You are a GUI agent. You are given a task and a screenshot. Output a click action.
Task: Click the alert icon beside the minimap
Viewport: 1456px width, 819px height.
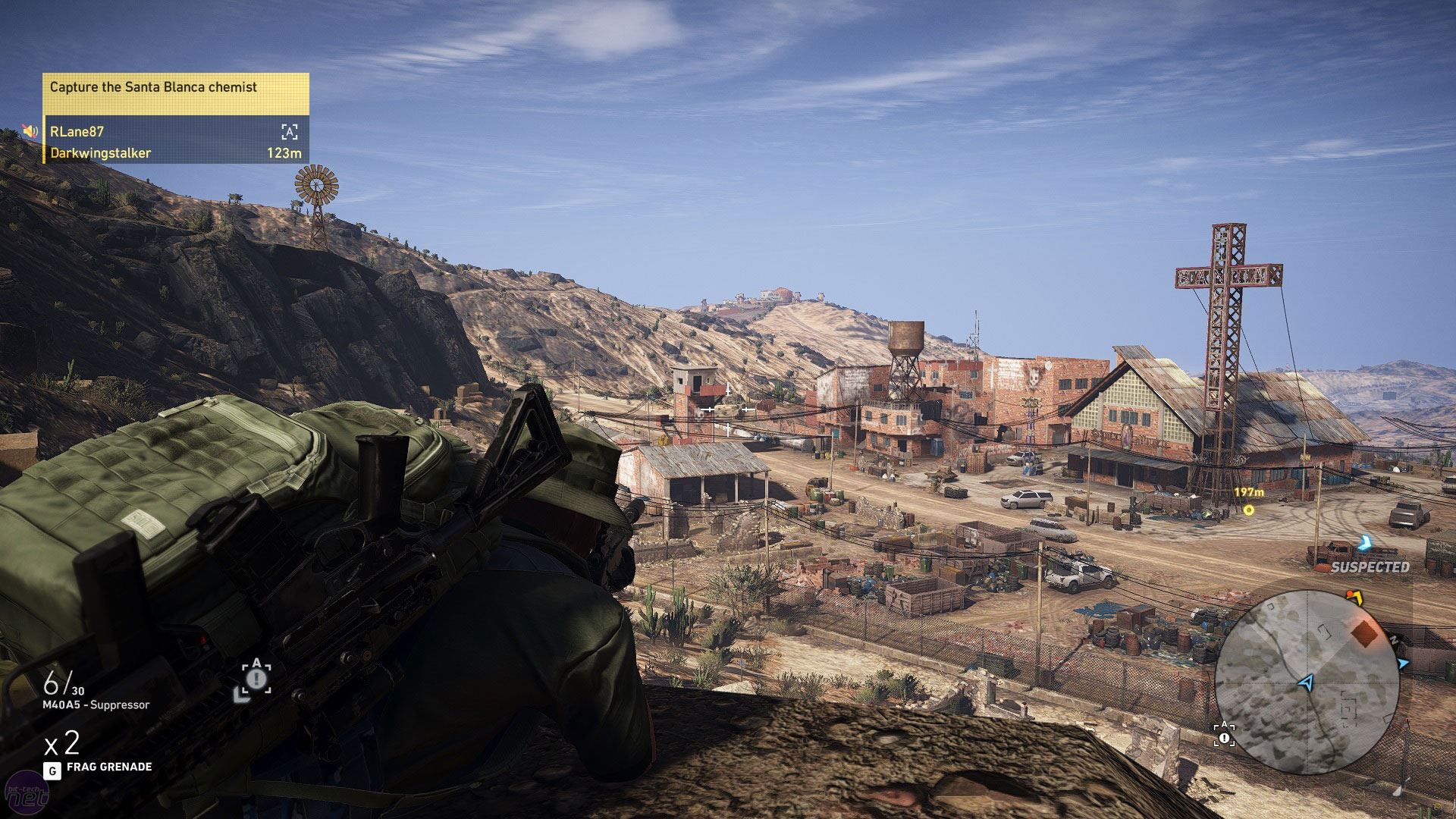point(1224,736)
